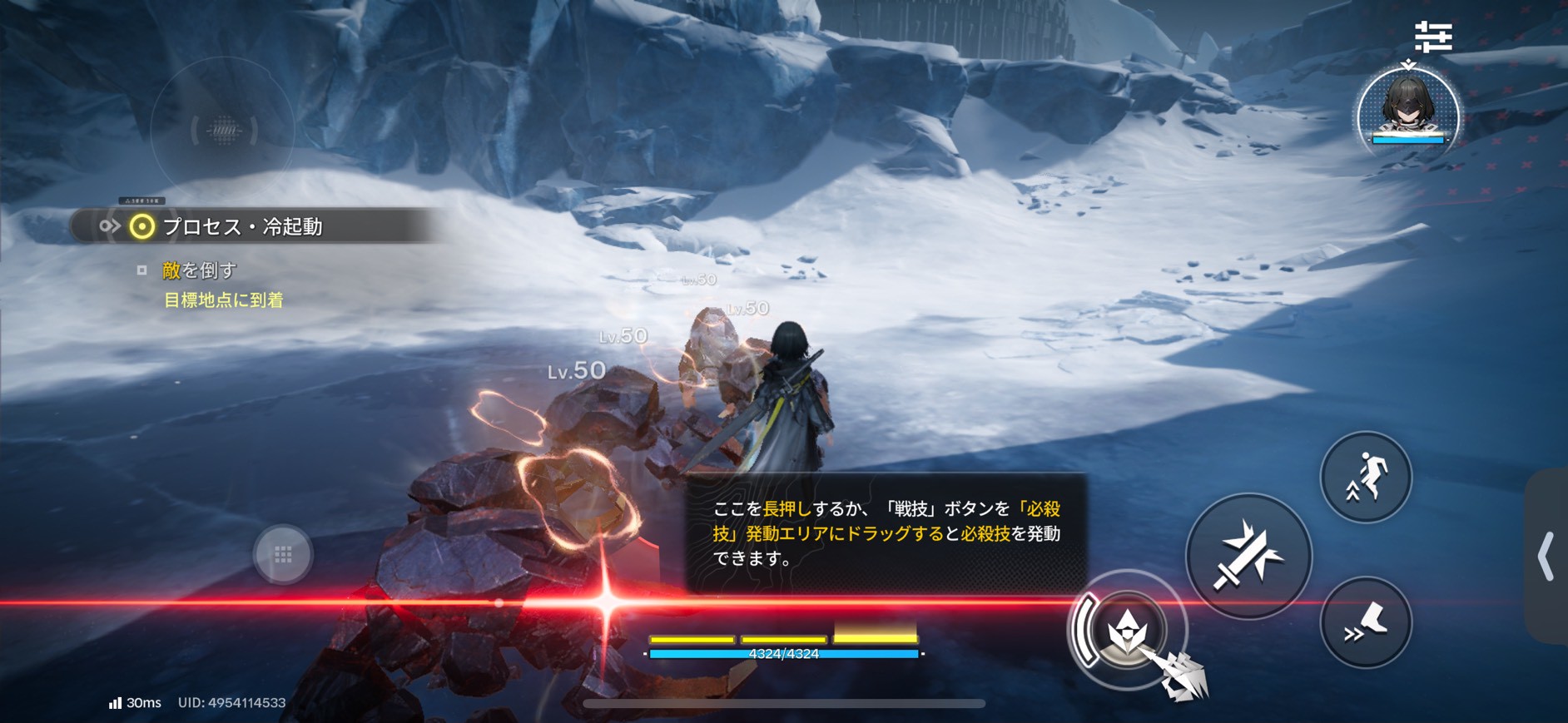Viewport: 1568px width, 723px height.
Task: Tap the small arrow beneath the settings icon
Action: (x=1409, y=62)
